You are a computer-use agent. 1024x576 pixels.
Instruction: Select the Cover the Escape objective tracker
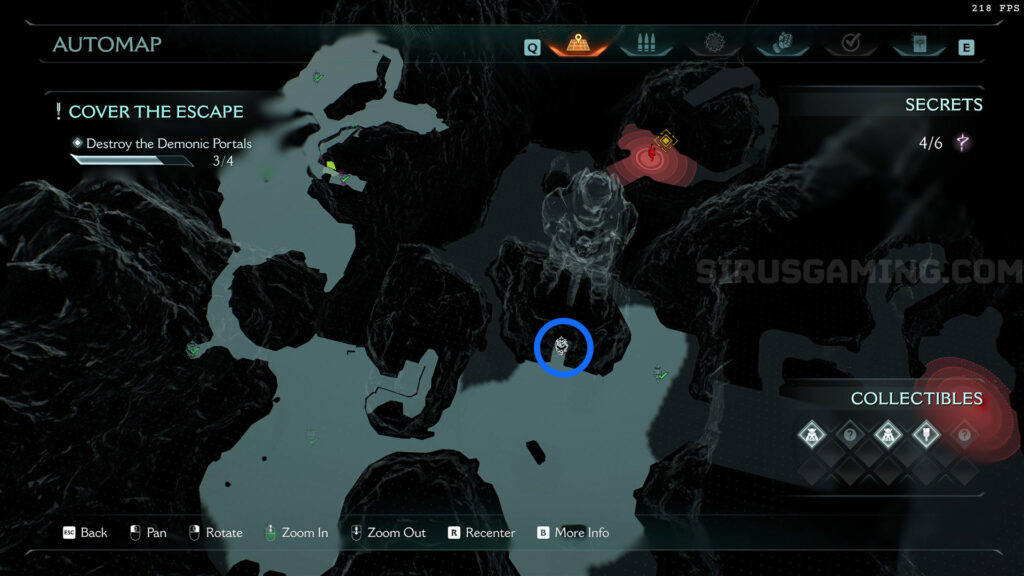tap(155, 111)
